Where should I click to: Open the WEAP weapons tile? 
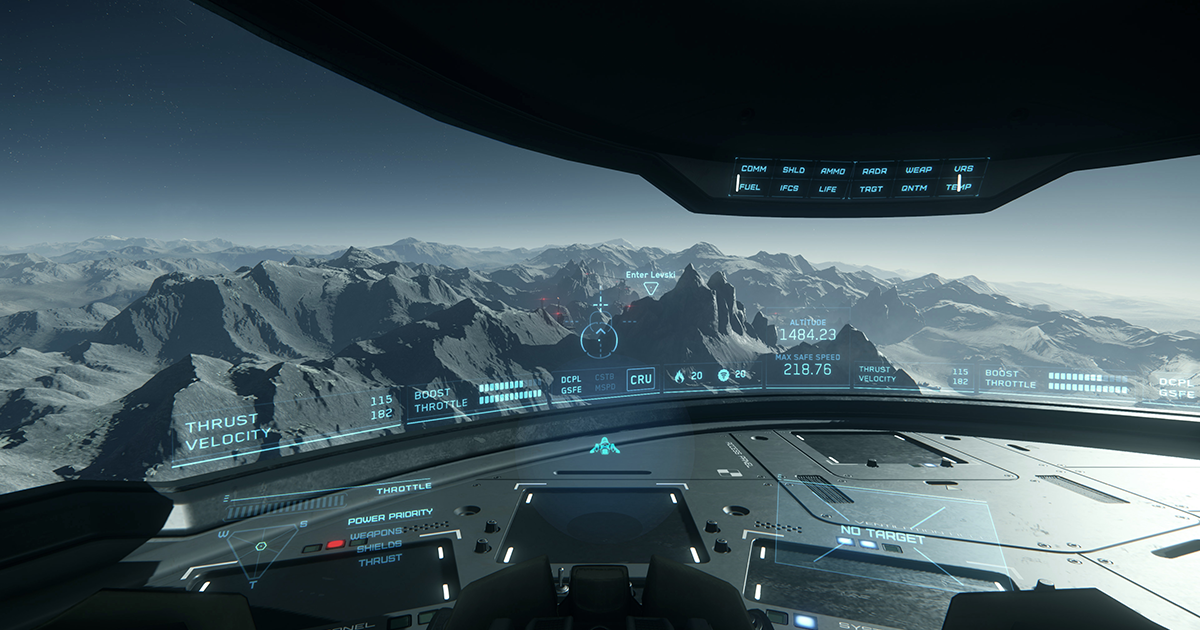pos(918,170)
